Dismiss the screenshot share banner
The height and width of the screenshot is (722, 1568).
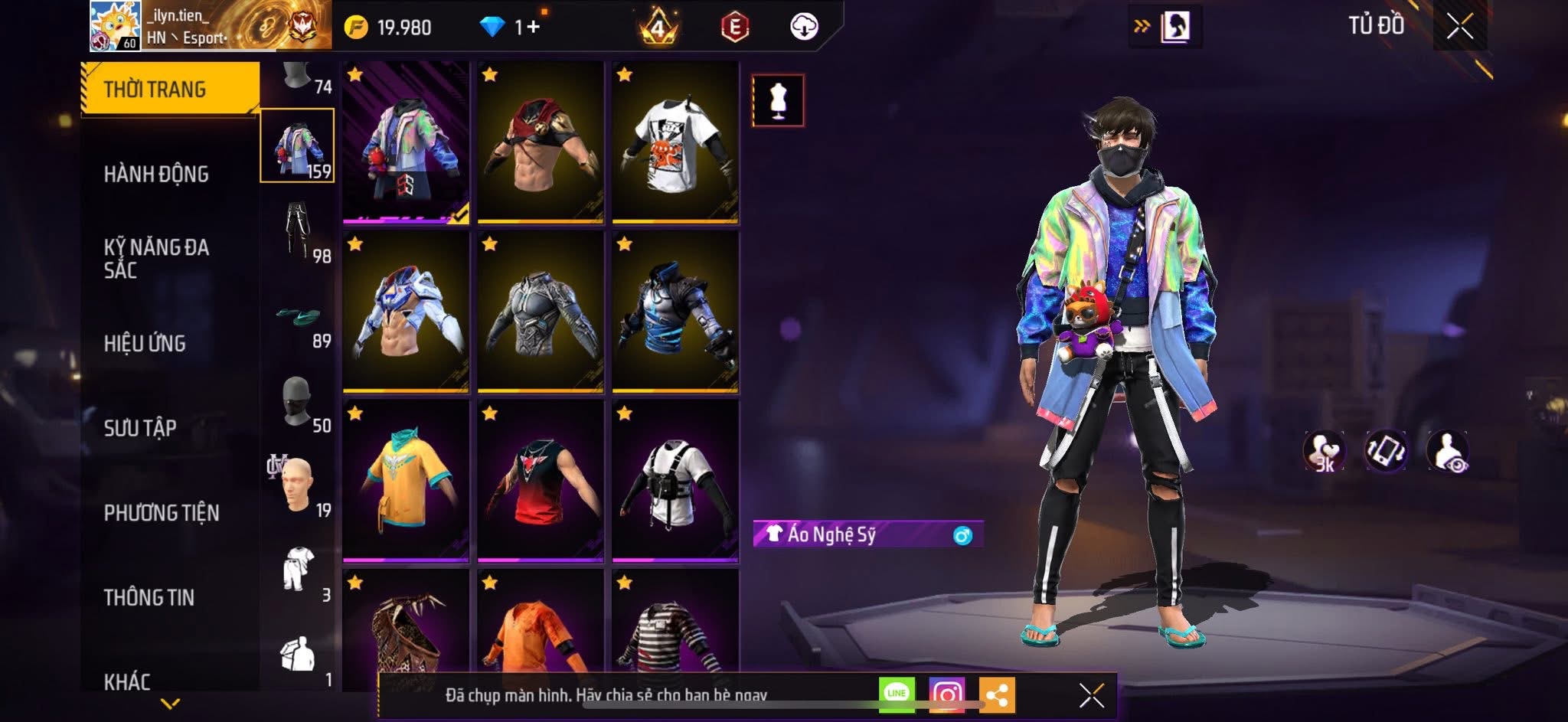(1091, 695)
